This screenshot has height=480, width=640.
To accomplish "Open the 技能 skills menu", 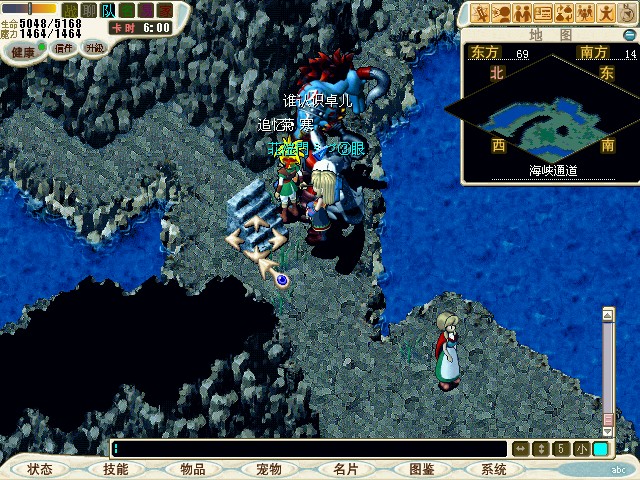I will (x=116, y=469).
